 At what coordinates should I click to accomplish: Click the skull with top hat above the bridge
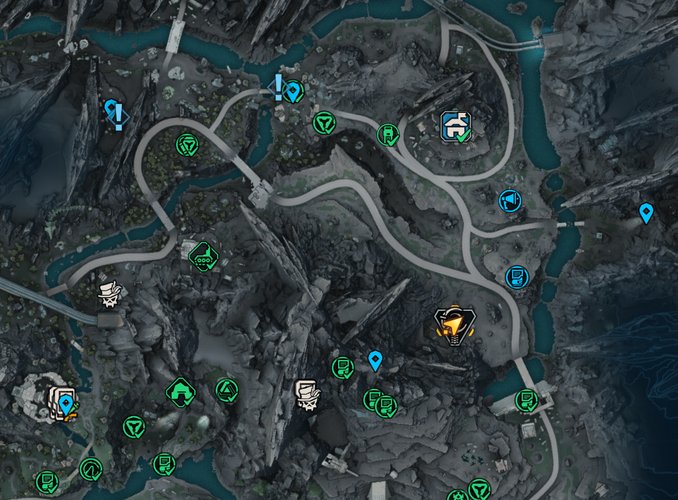(110, 295)
